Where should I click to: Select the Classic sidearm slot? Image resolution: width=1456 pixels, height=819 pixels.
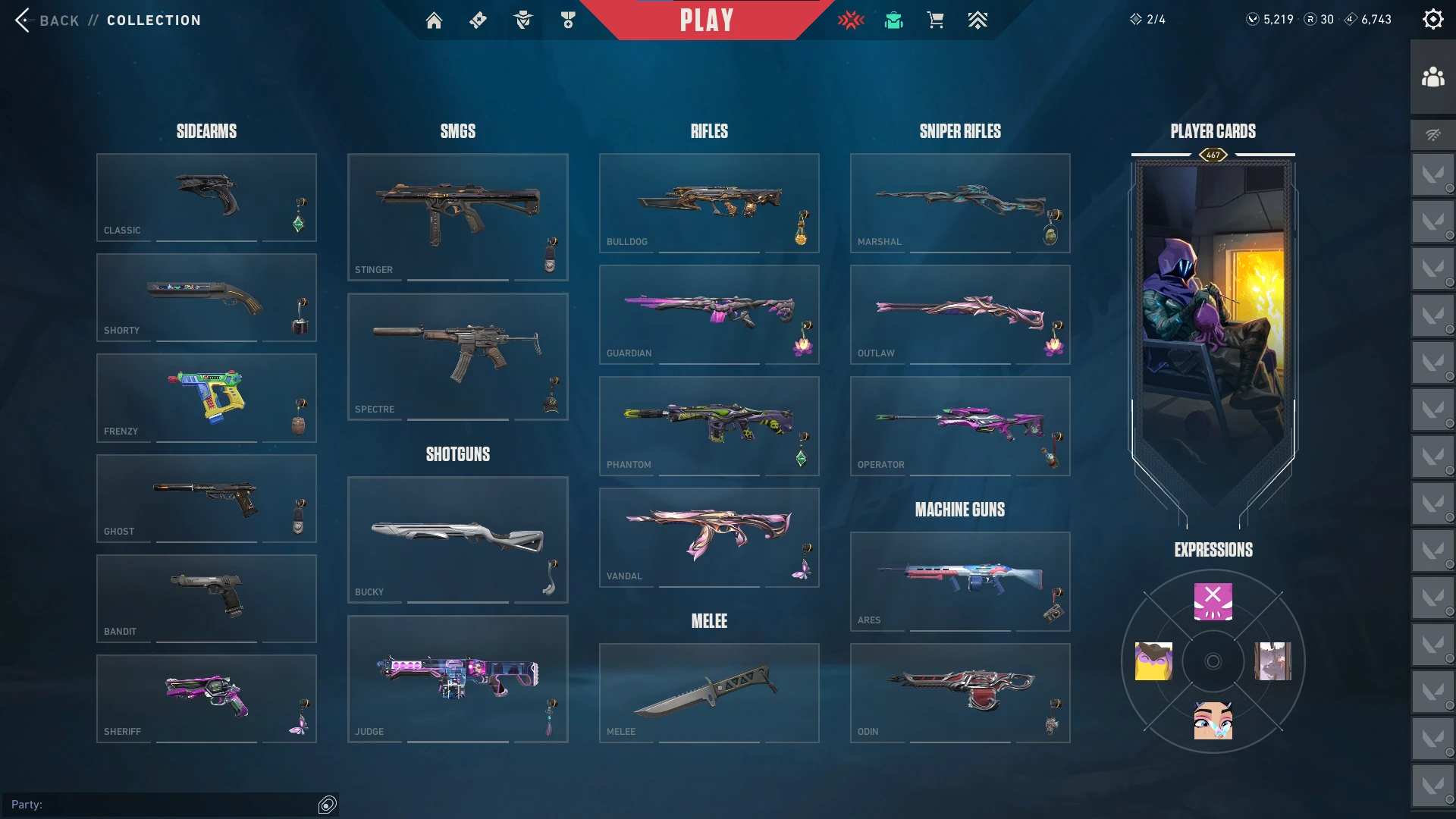tap(206, 197)
